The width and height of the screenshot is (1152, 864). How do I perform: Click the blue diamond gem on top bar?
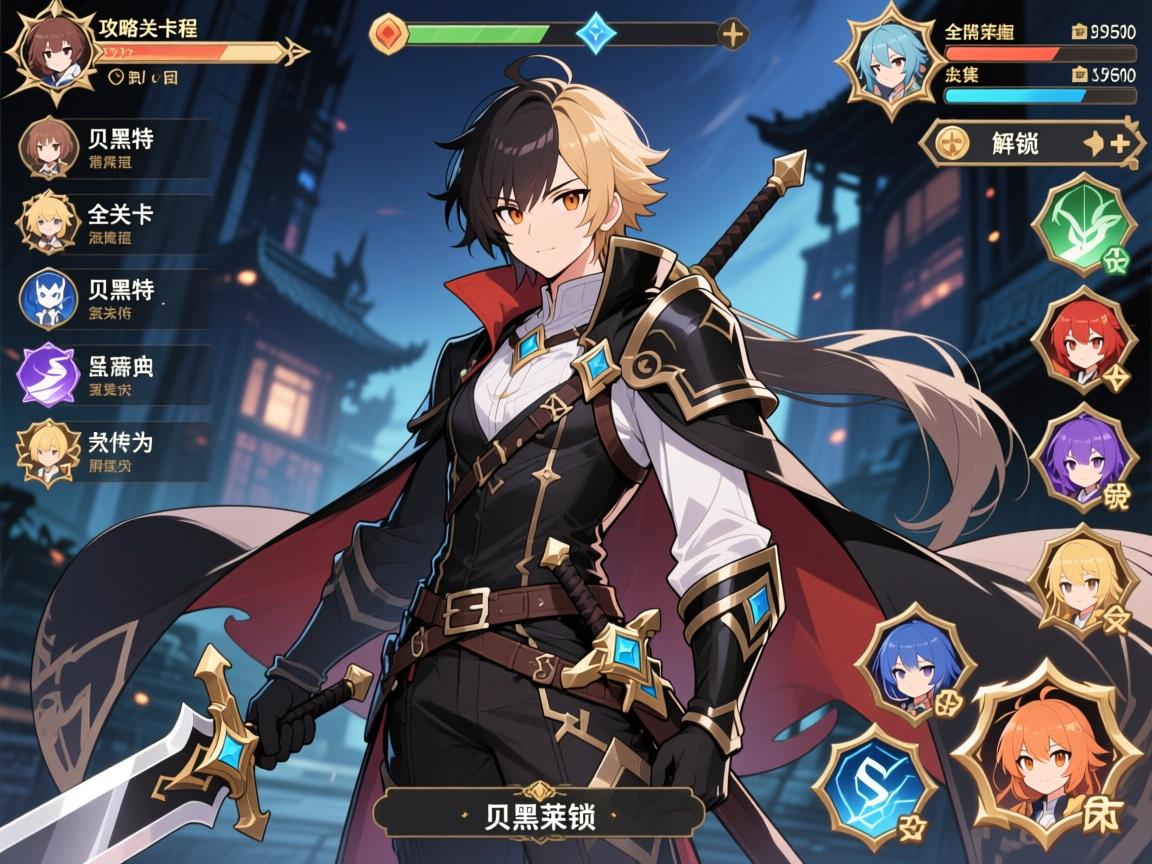pos(597,33)
